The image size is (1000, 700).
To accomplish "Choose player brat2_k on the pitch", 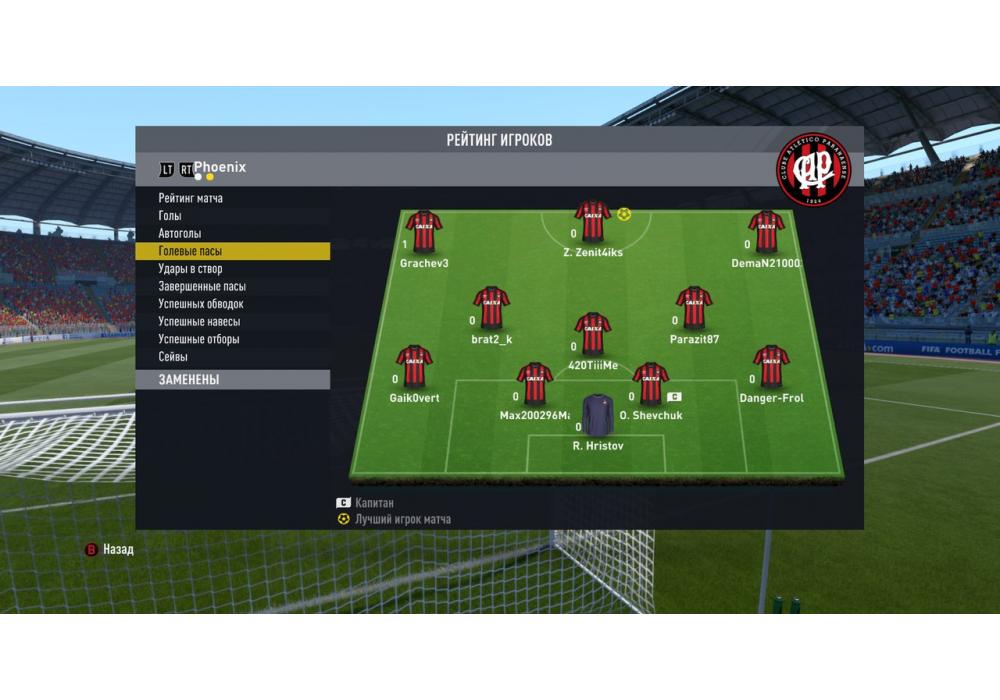I will (x=491, y=309).
